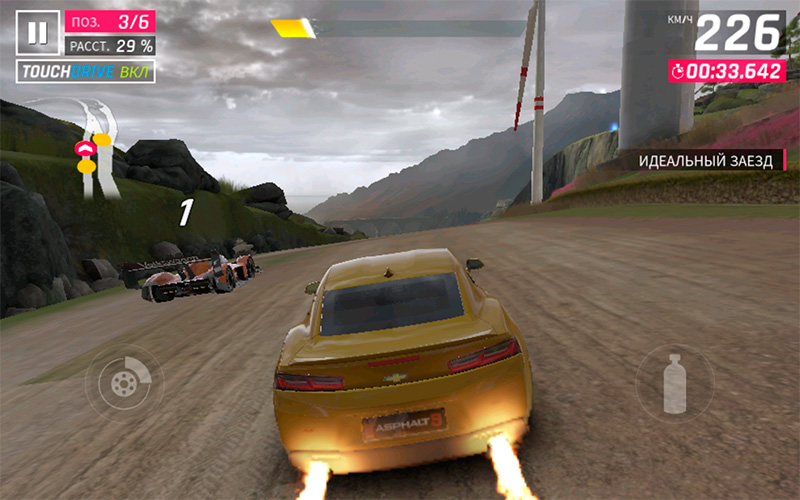Activate the nitro bottle boost

[x=675, y=383]
